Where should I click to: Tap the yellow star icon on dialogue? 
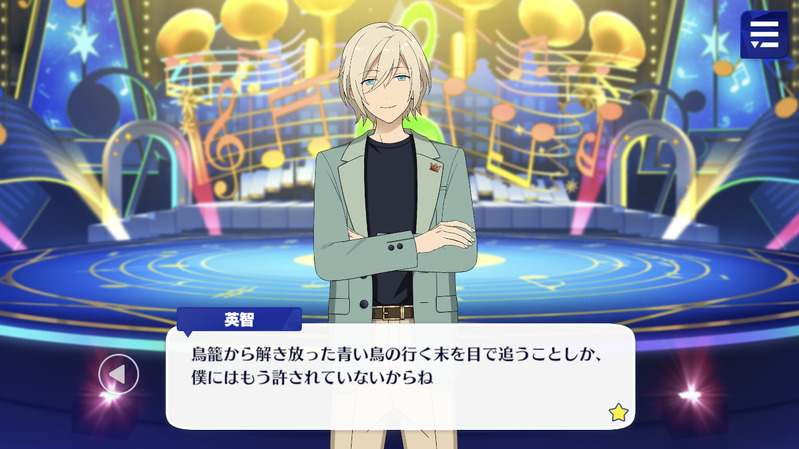618,411
